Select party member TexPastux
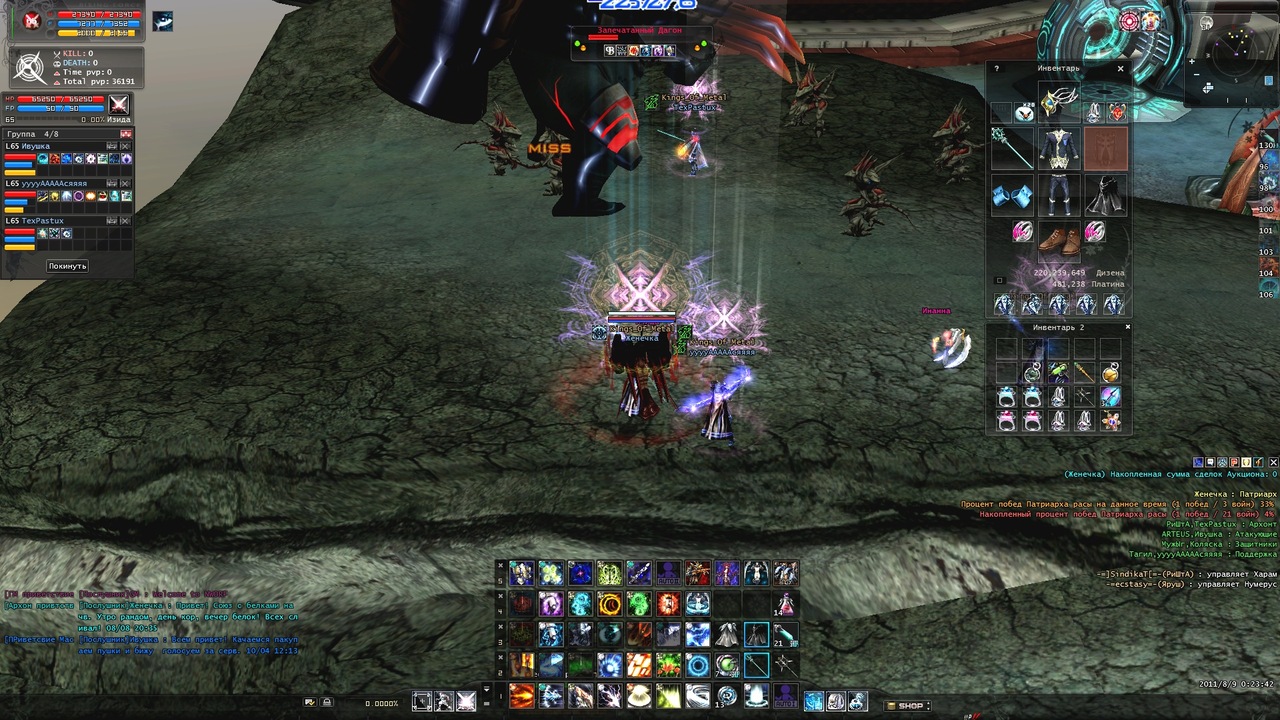The width and height of the screenshot is (1280, 720). [42, 221]
